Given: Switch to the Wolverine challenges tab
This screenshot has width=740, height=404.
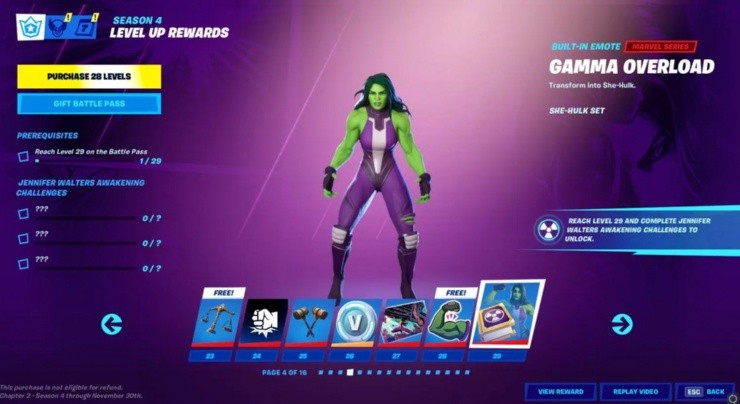Looking at the screenshot, I should (x=58, y=27).
